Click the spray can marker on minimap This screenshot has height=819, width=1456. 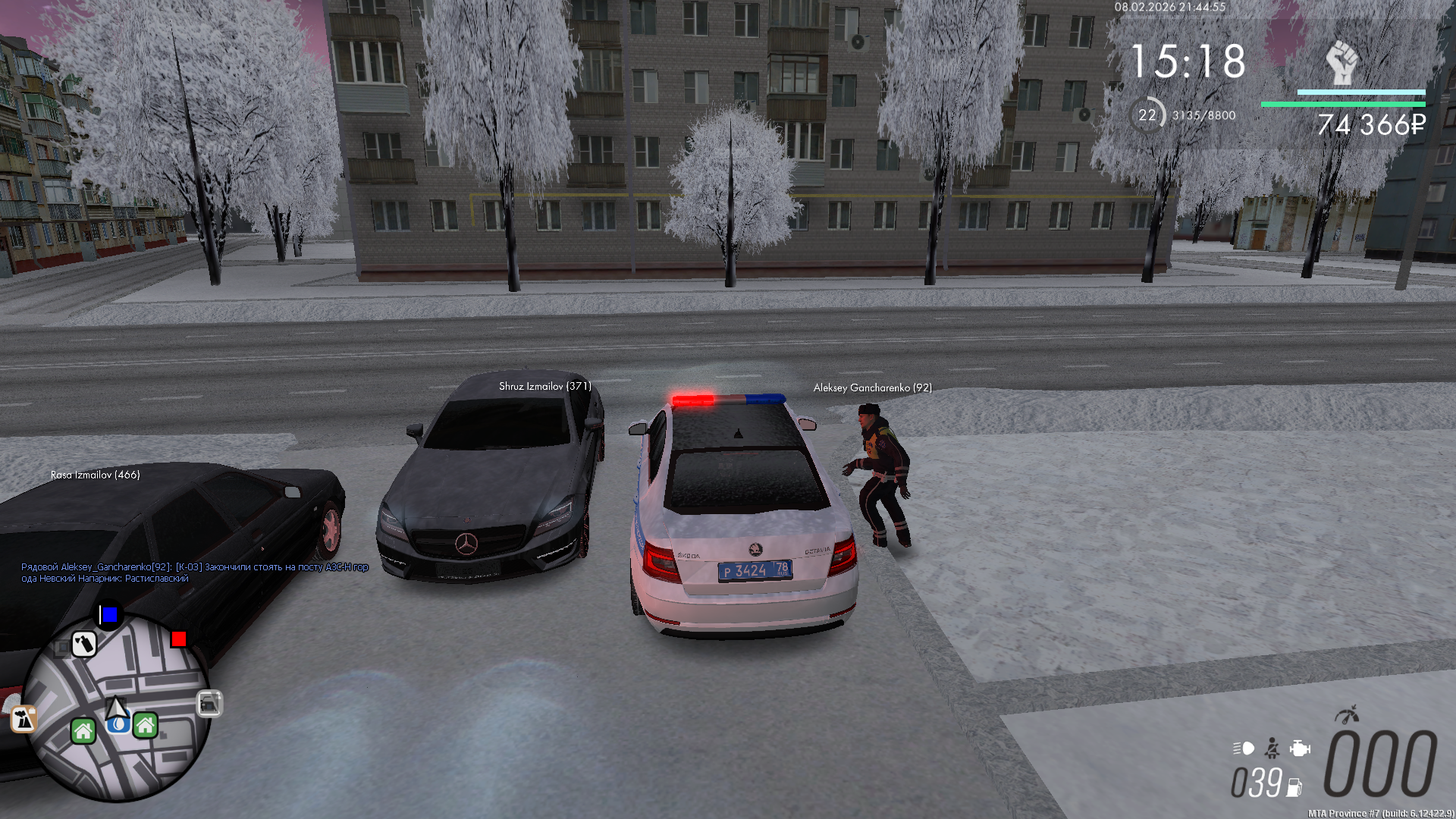tap(84, 644)
